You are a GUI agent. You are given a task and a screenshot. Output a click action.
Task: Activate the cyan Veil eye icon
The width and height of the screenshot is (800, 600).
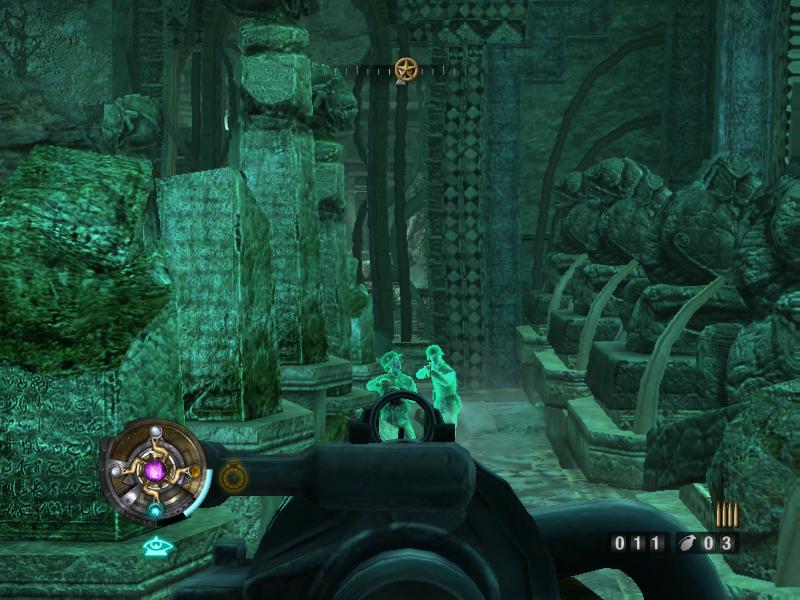tap(154, 546)
